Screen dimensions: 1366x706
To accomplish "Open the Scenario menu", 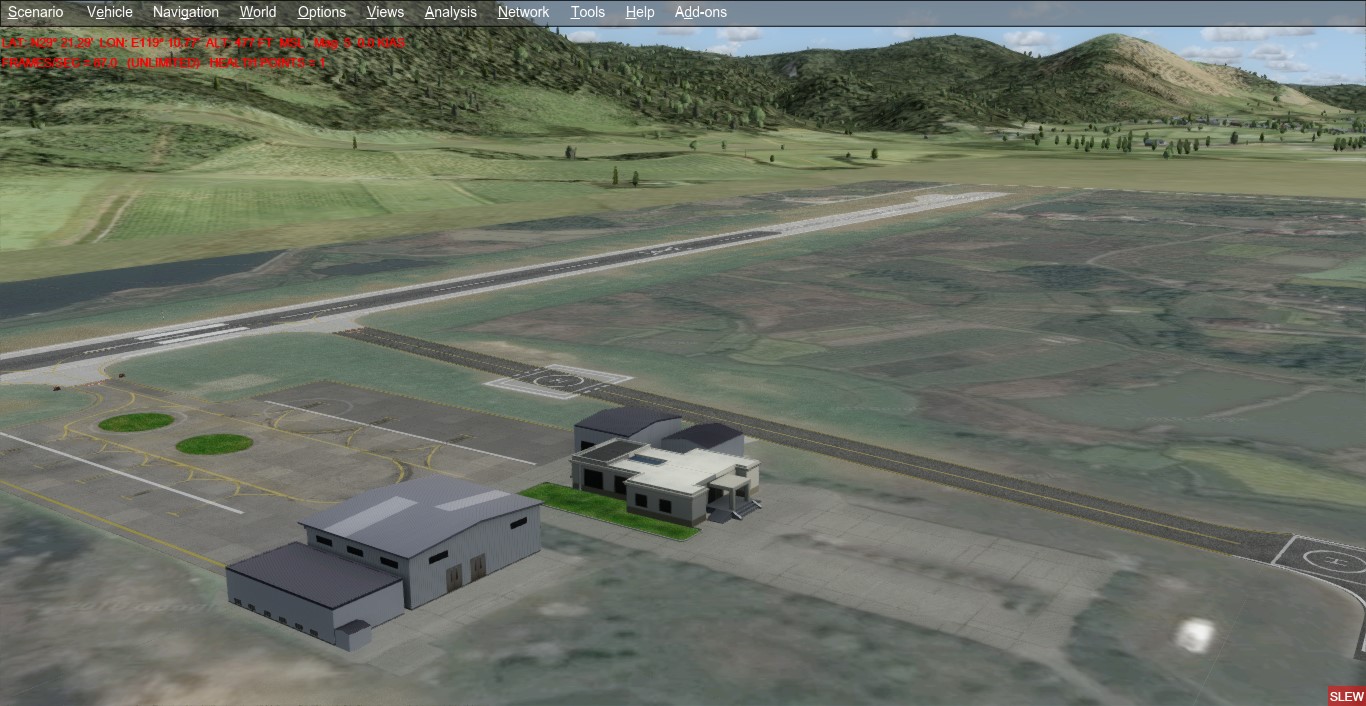I will point(35,12).
